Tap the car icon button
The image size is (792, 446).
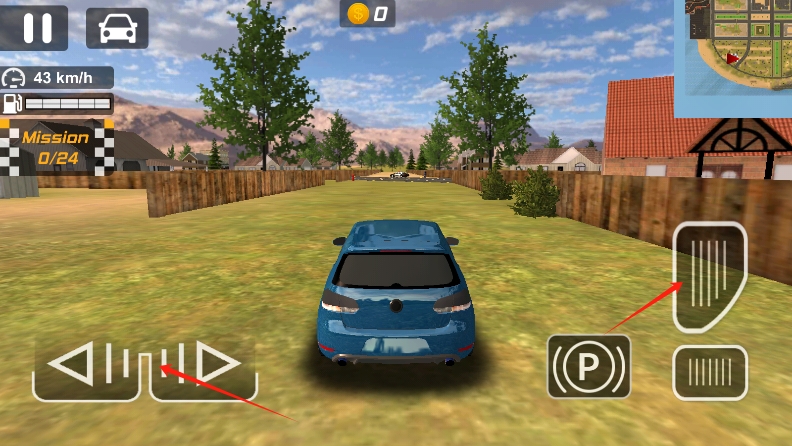point(117,28)
